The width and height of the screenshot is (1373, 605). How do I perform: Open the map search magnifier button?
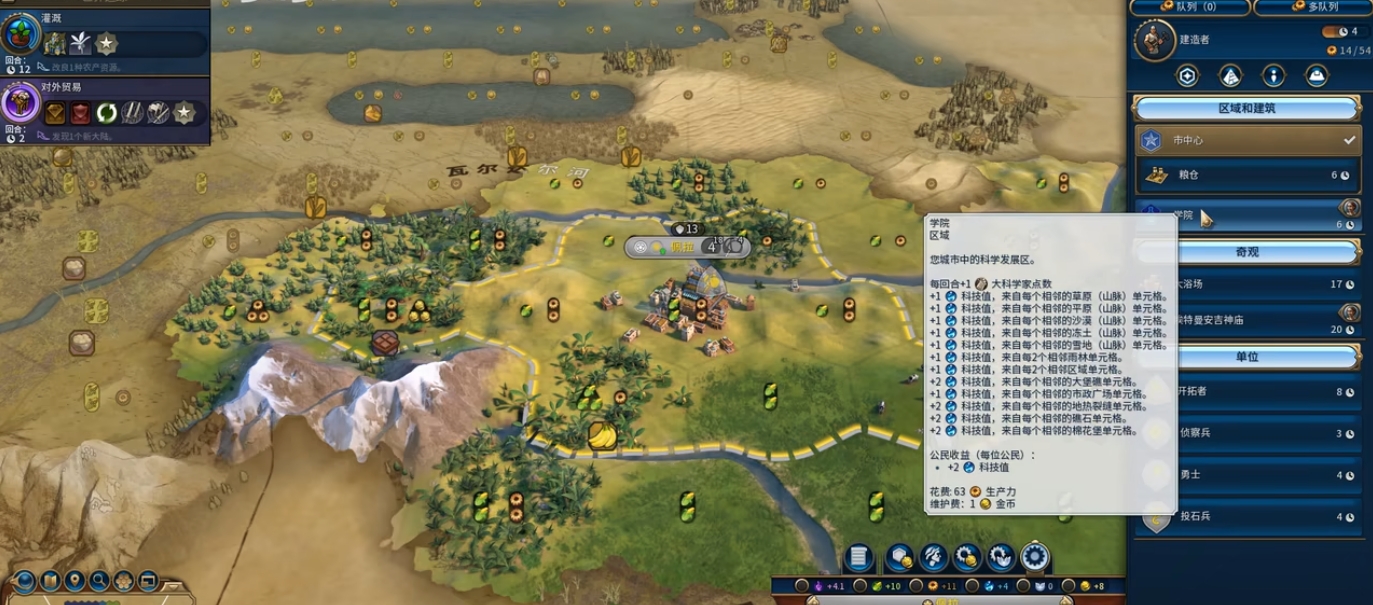99,580
